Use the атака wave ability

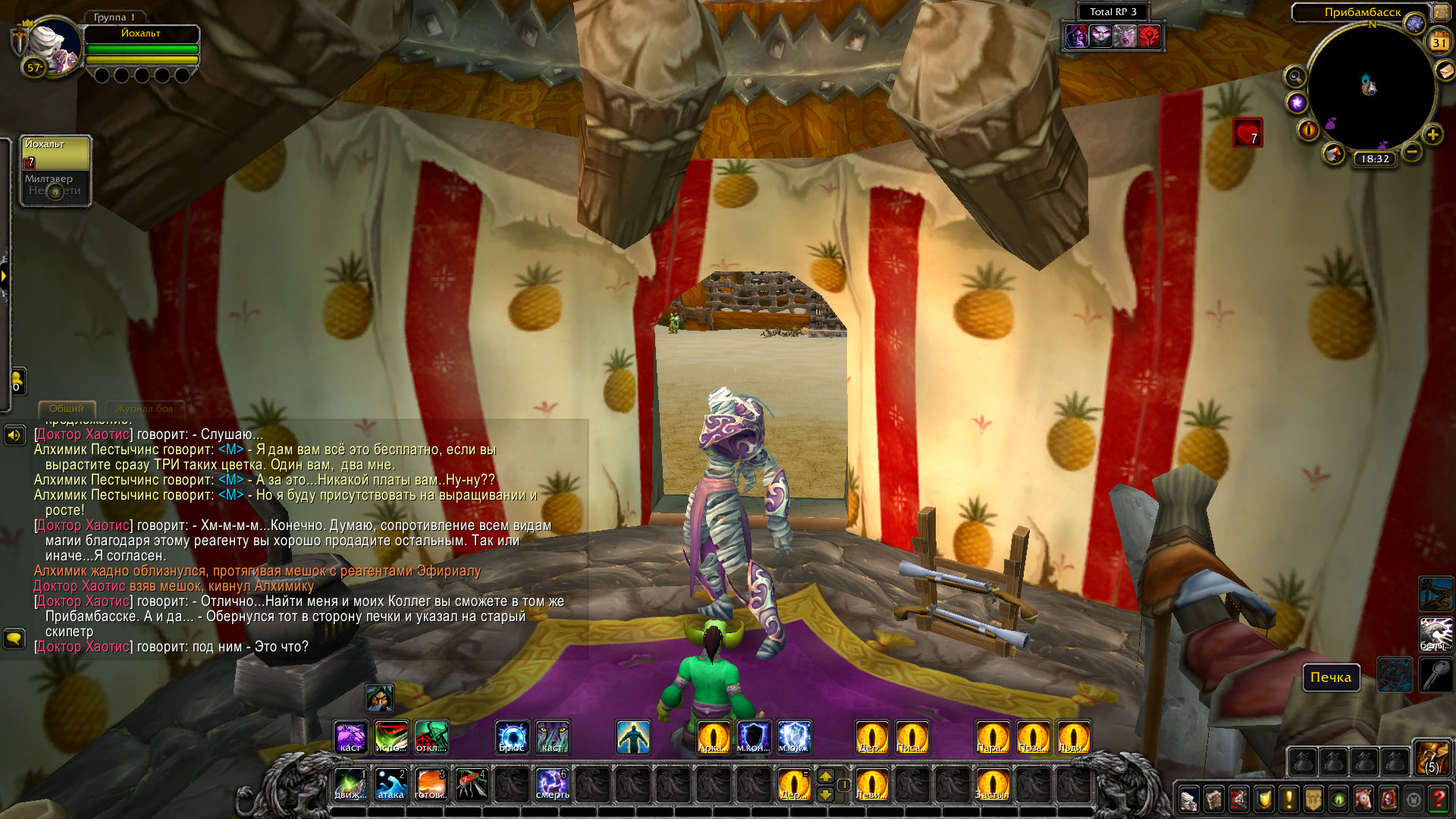(391, 785)
